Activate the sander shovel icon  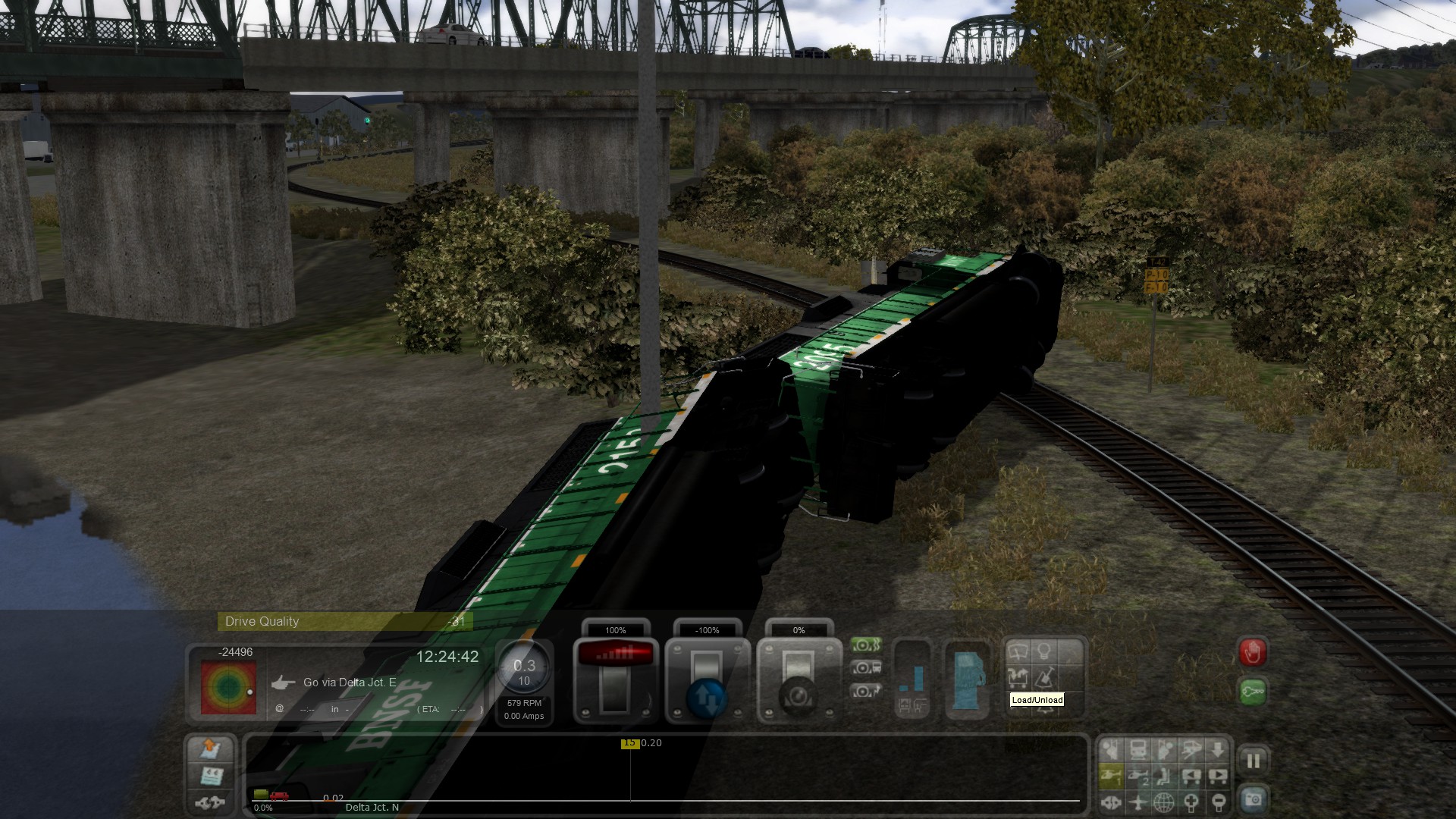pyautogui.click(x=1044, y=676)
